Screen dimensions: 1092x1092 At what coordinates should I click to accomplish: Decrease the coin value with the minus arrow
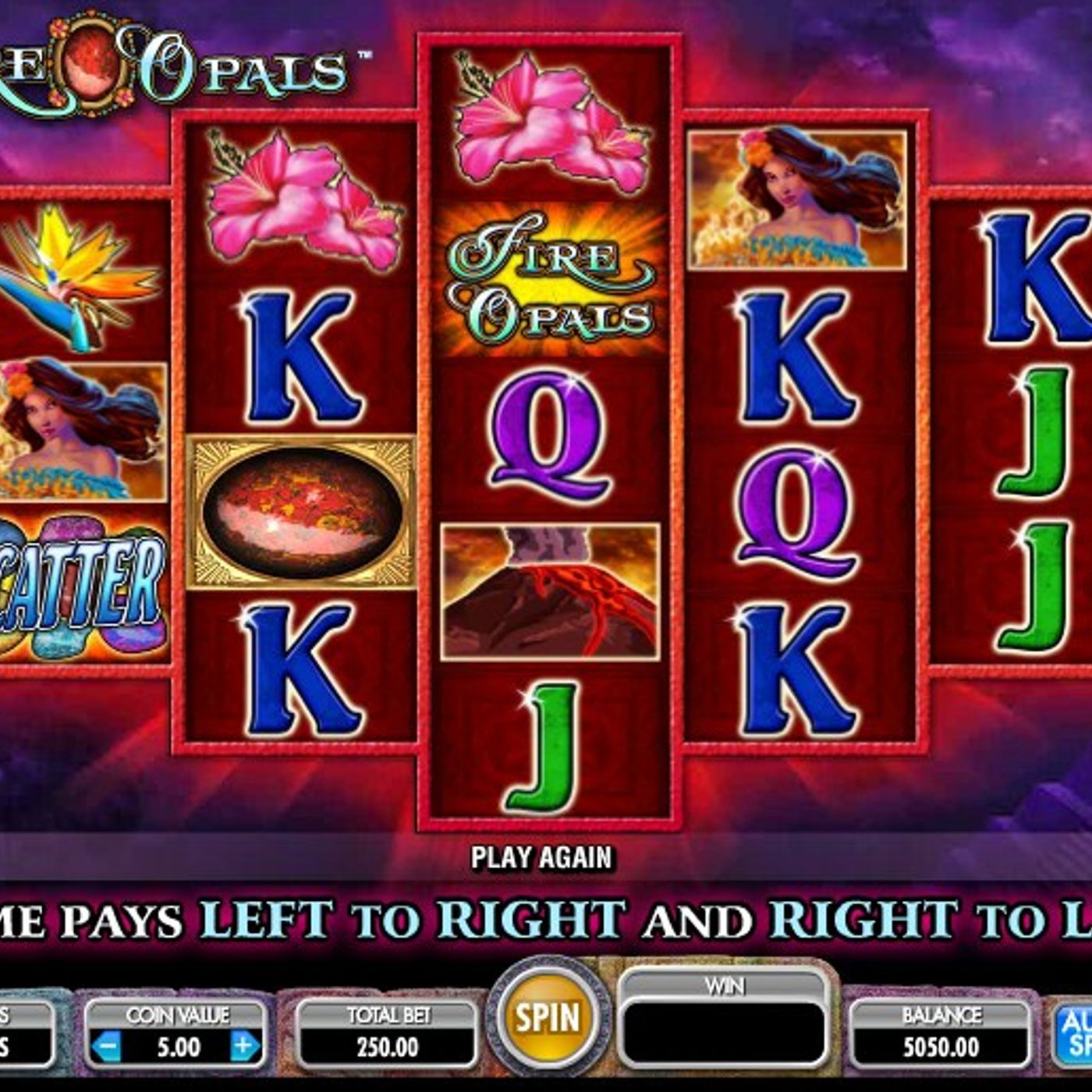pos(107,1046)
